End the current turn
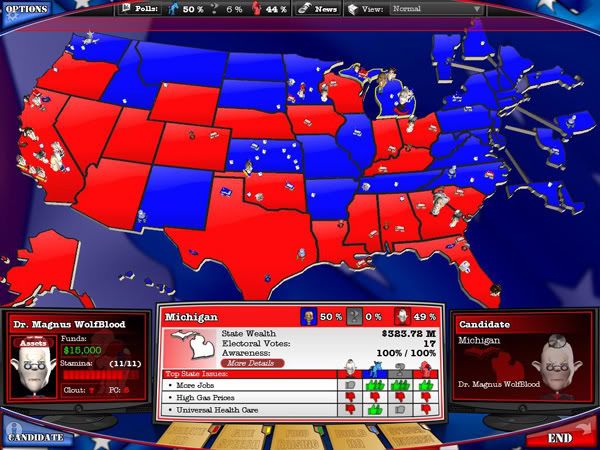Viewport: 600px width, 450px height. click(560, 437)
